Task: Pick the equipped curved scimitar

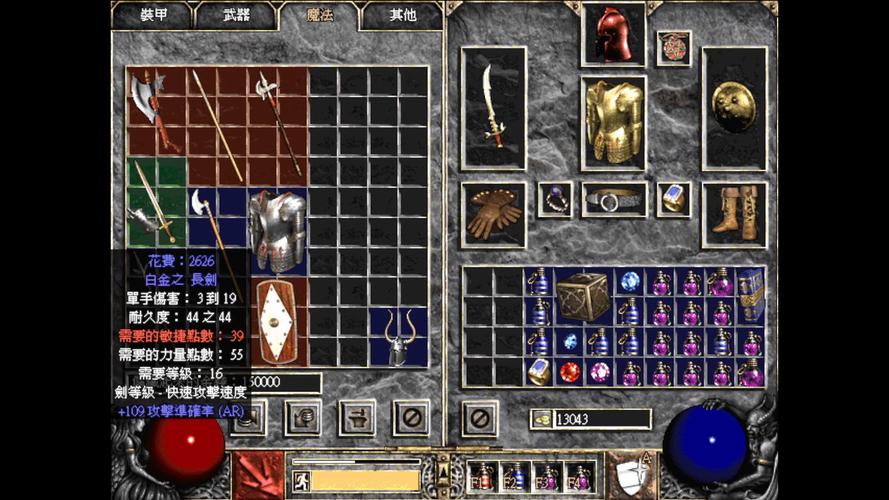Action: [x=493, y=107]
